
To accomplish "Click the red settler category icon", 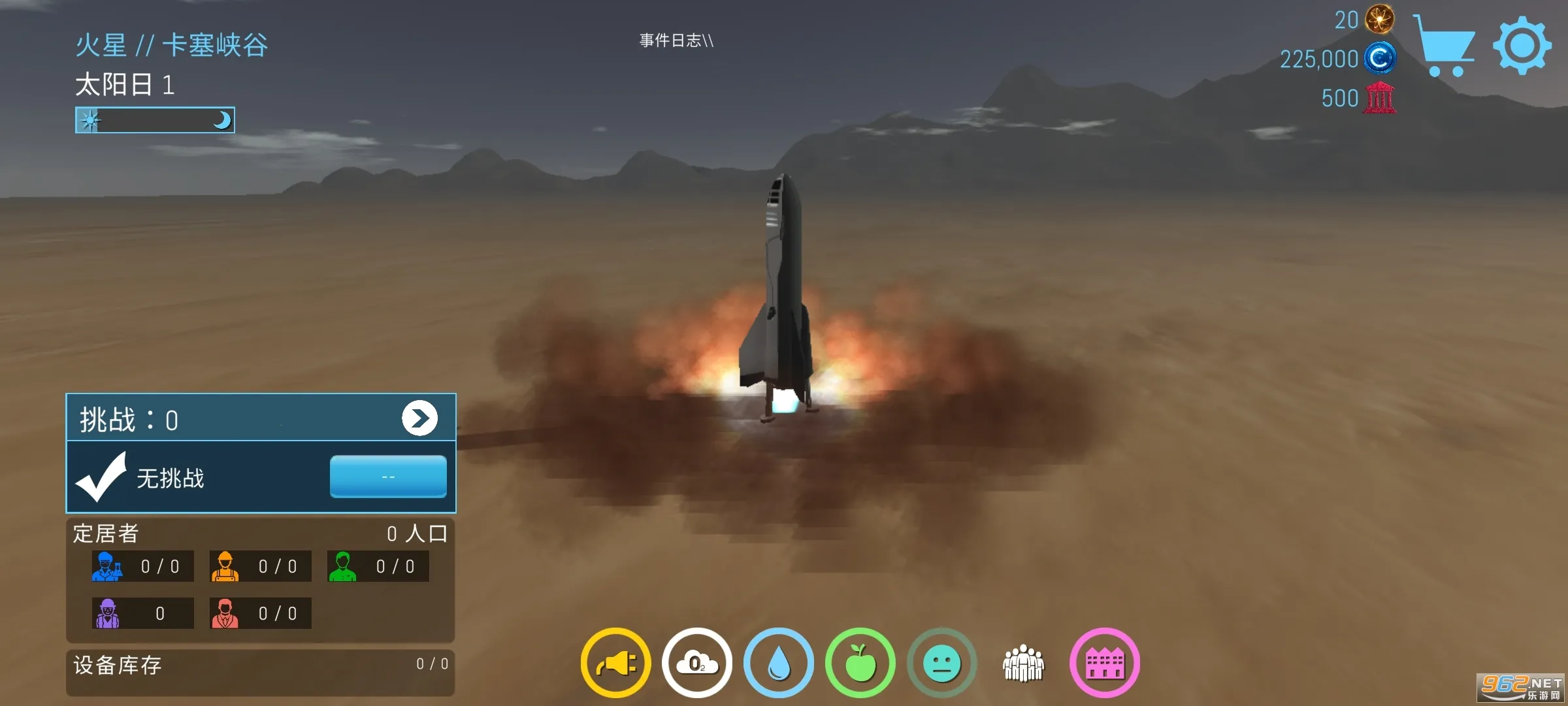I will coord(224,613).
